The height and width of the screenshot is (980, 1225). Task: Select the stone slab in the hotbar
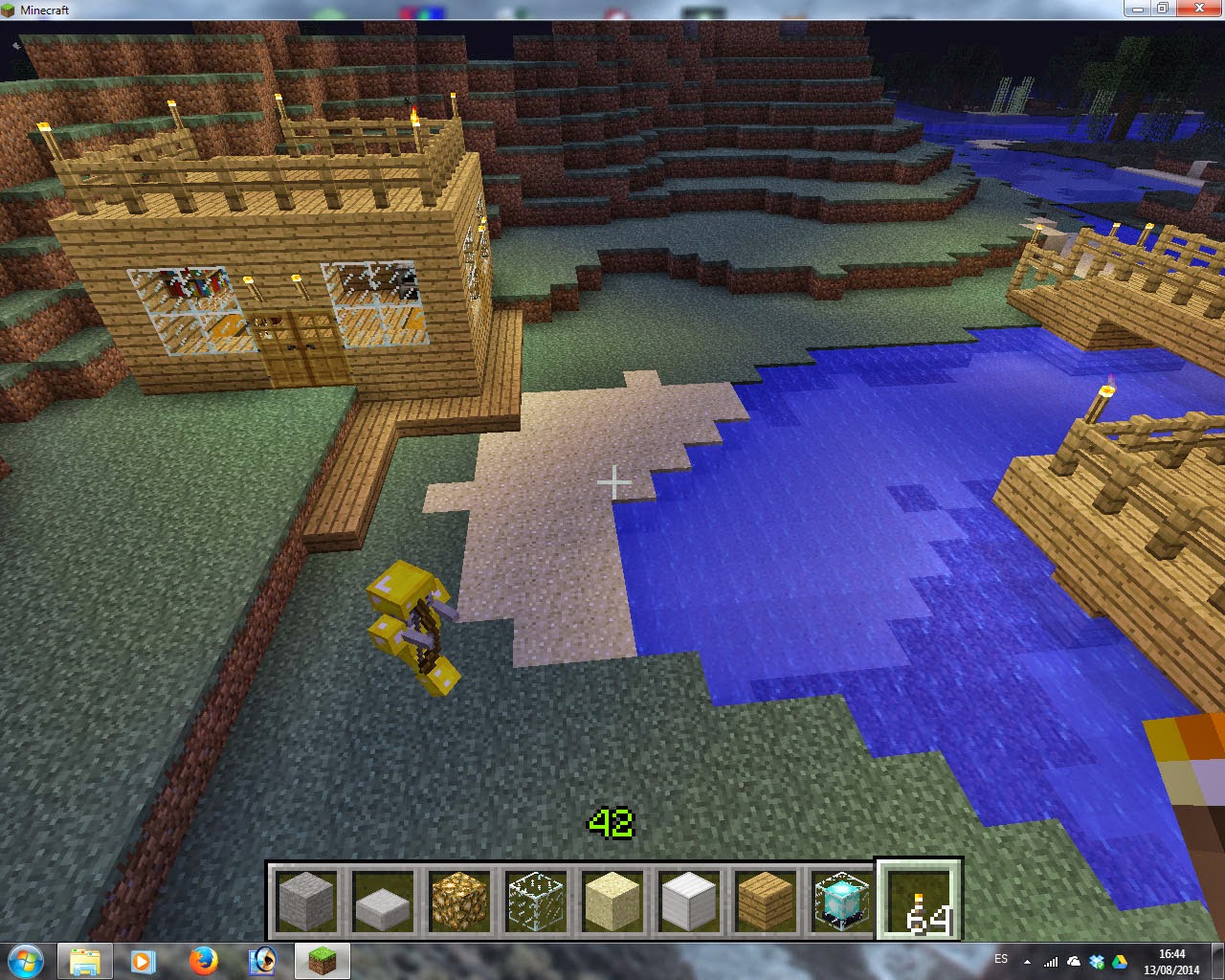tap(384, 901)
